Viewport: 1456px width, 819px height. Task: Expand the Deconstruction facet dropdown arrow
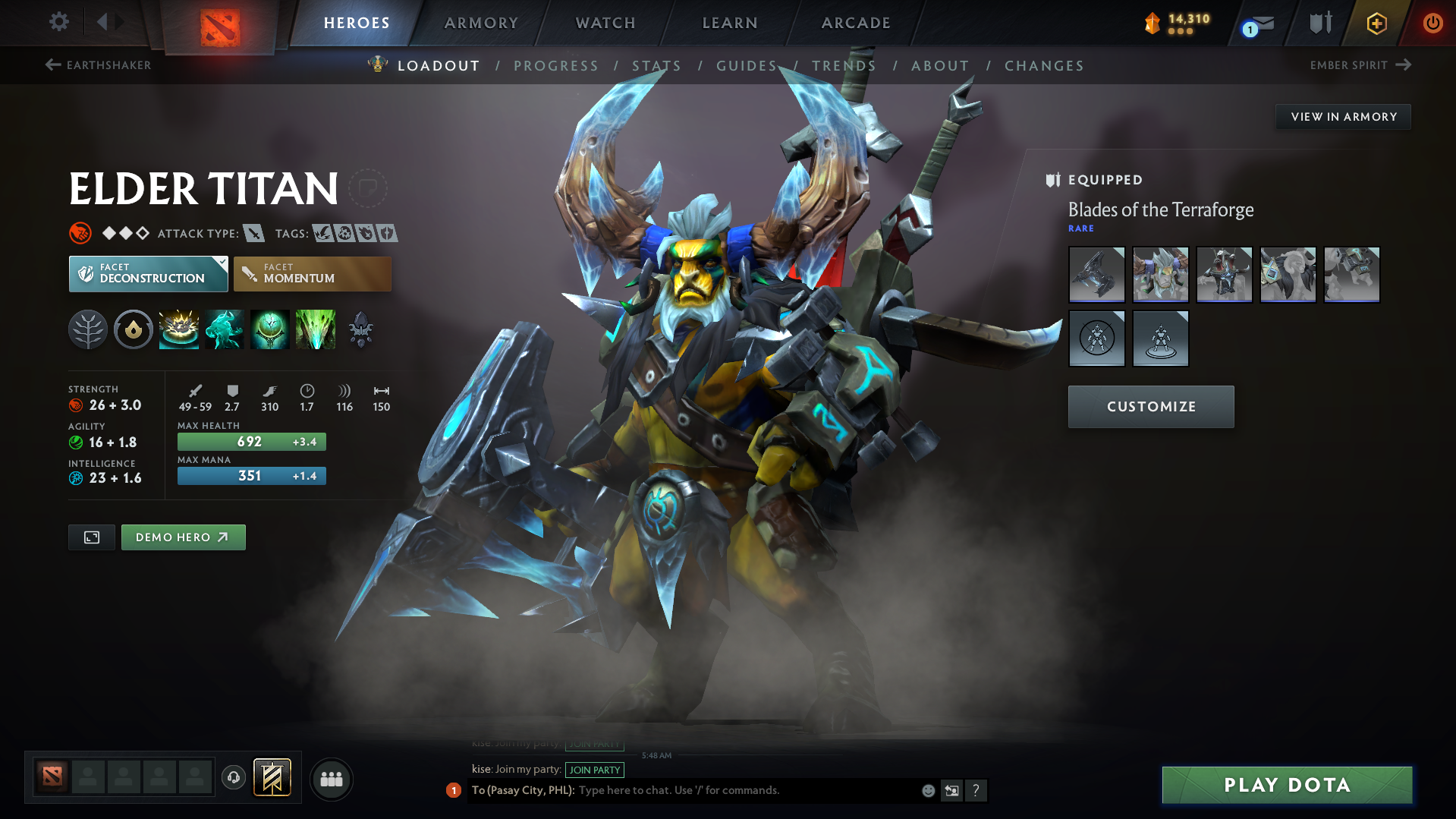pyautogui.click(x=221, y=263)
